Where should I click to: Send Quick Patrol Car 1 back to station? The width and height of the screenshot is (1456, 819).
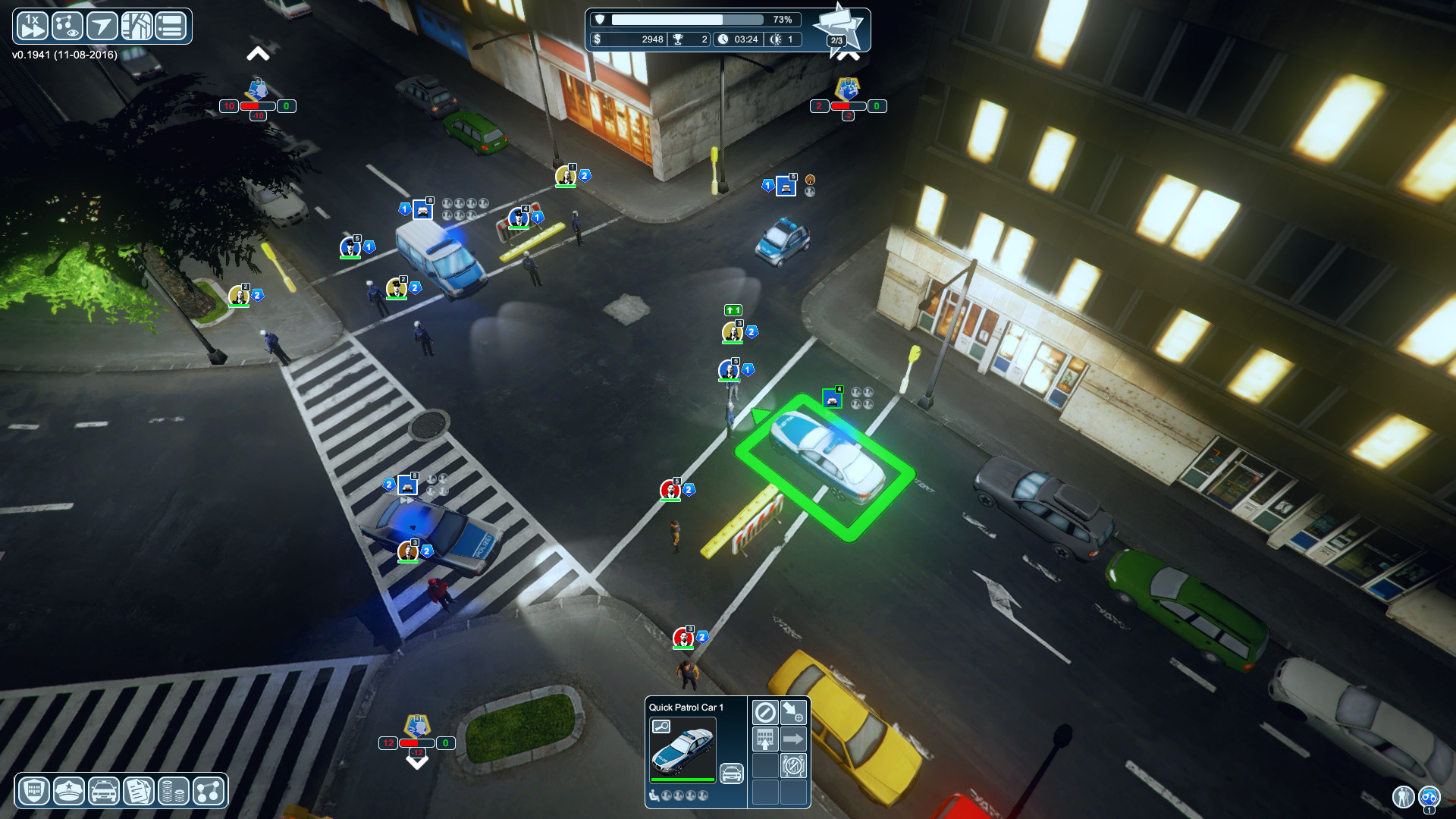[764, 739]
